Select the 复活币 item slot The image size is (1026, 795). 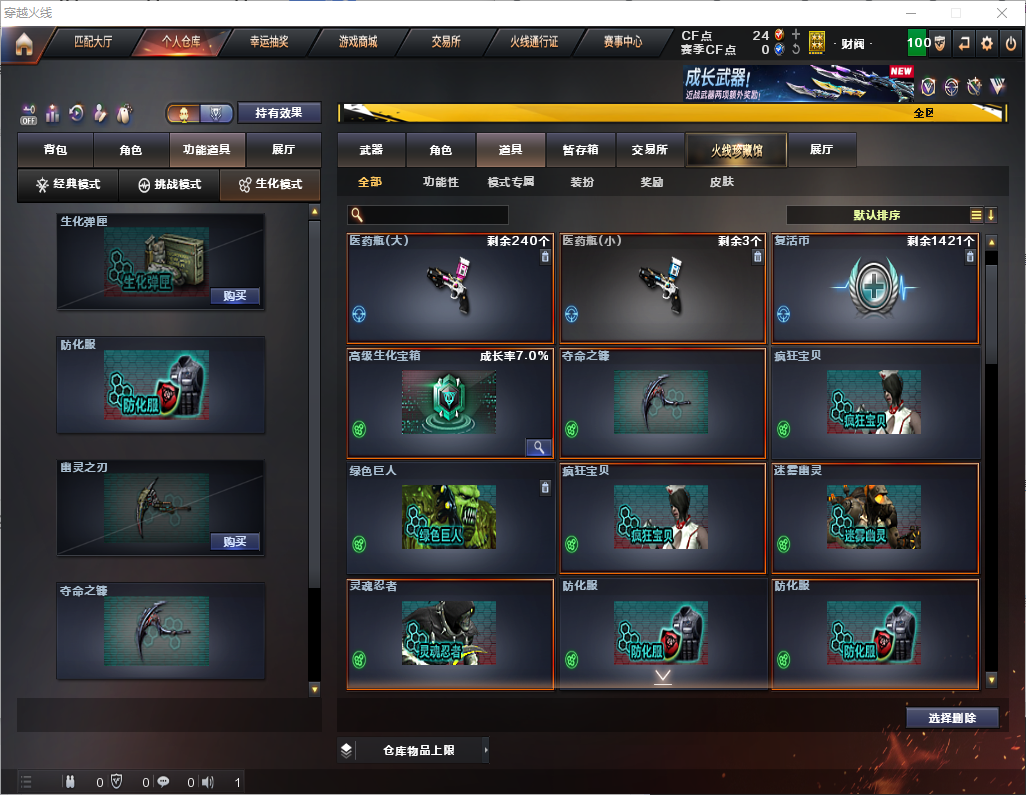click(875, 290)
